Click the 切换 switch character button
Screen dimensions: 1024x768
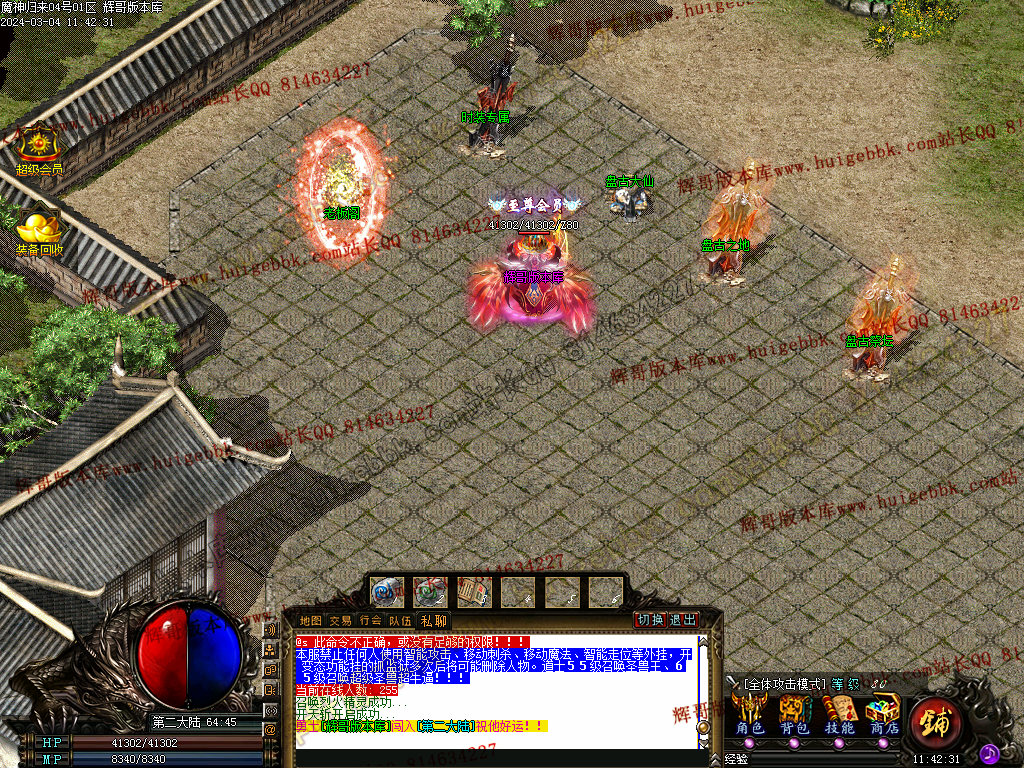(651, 620)
